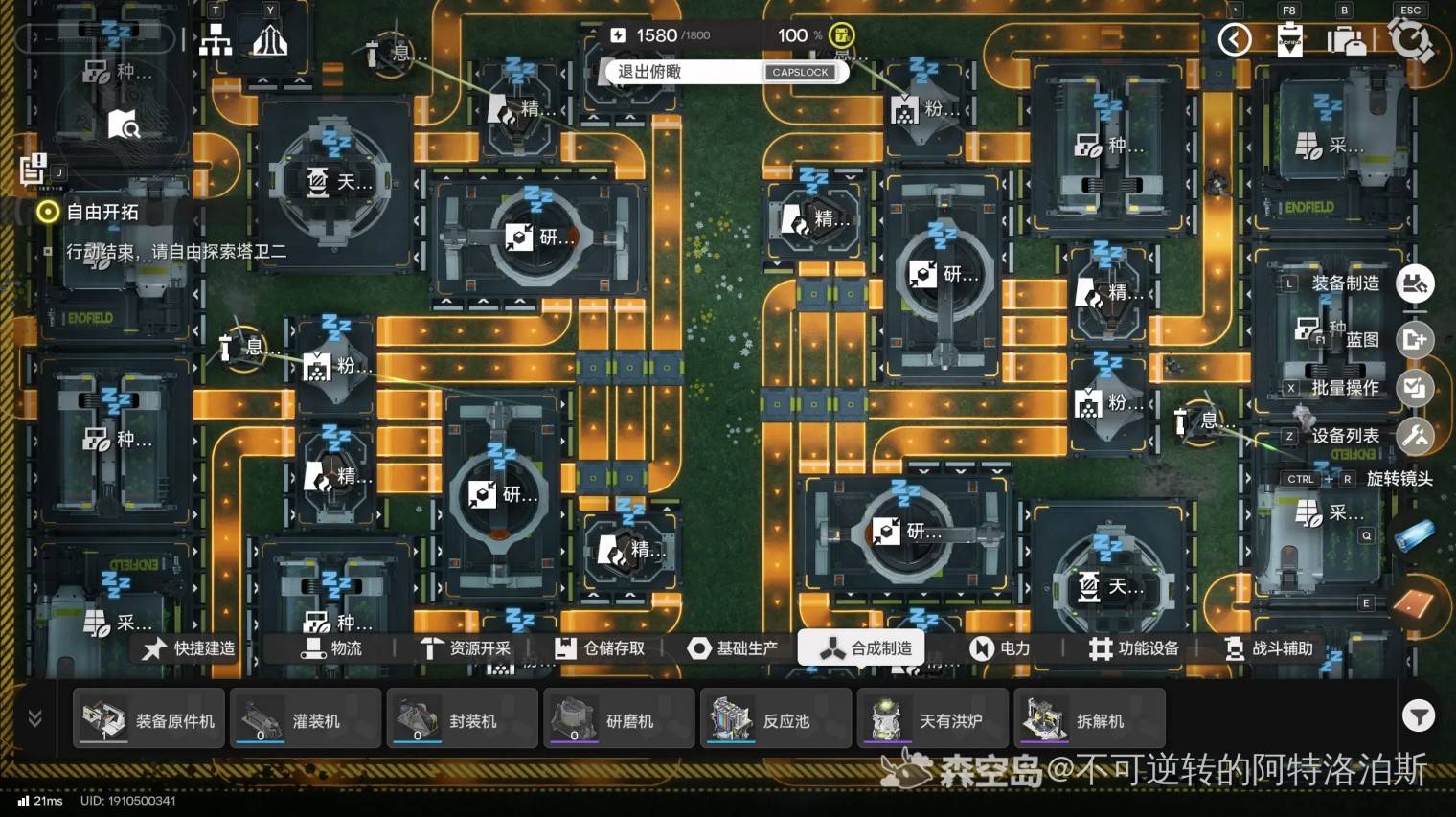Select the 灌装机 filling machine card
The height and width of the screenshot is (817, 1456).
point(306,718)
